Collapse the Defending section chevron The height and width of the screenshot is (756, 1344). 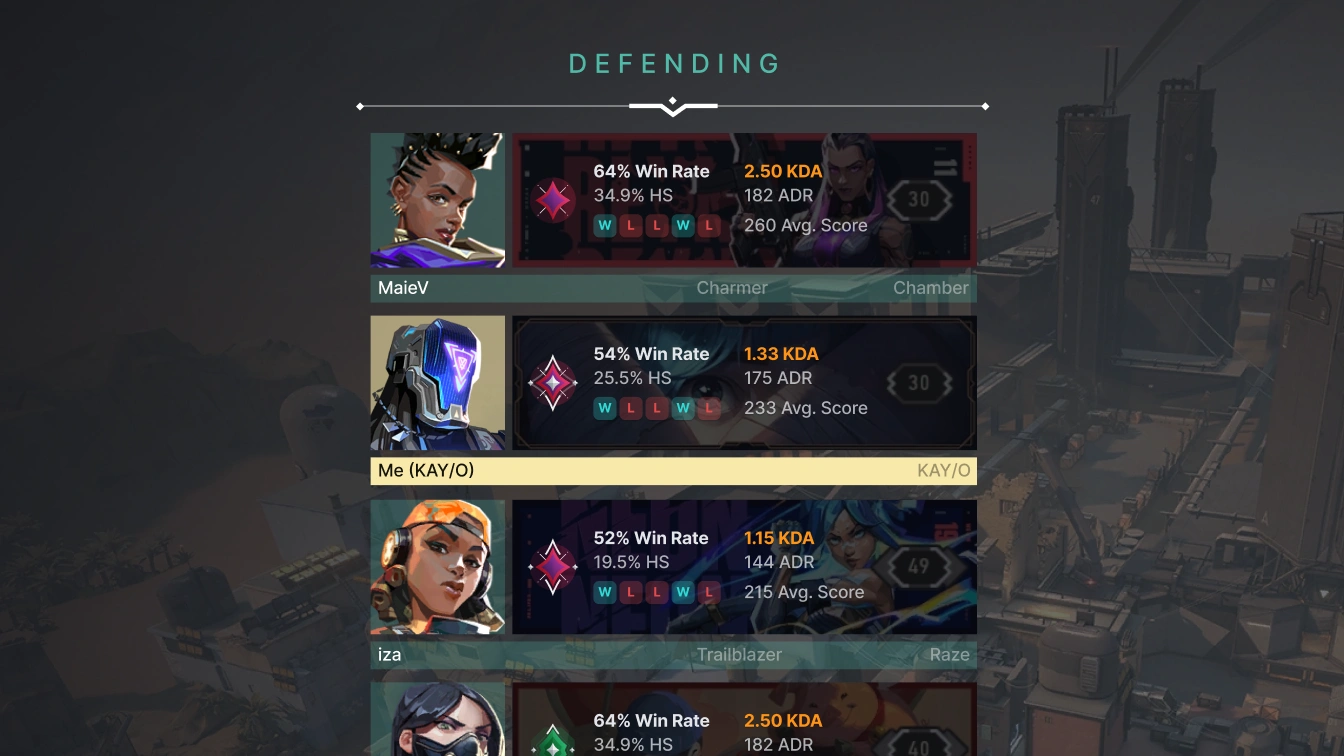tap(673, 106)
